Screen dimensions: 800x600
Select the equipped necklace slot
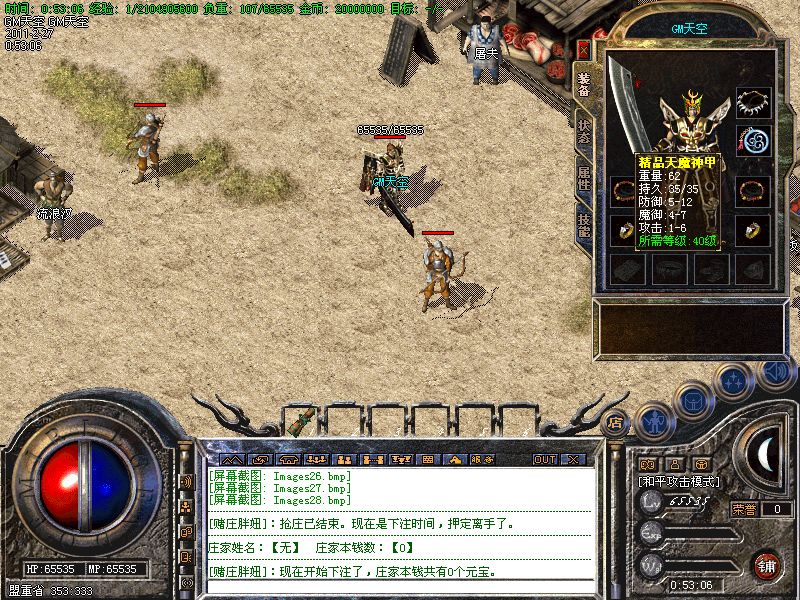tap(753, 103)
